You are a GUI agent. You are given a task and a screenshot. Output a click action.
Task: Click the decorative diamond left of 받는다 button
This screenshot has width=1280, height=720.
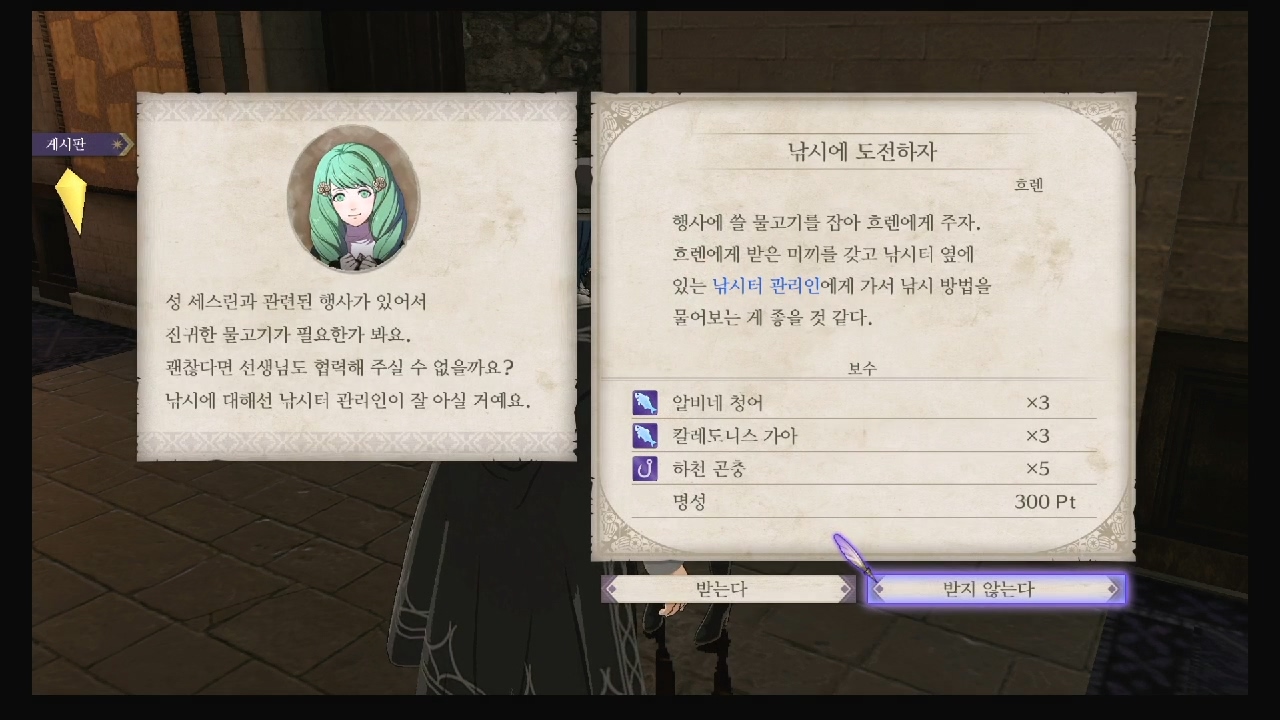[x=612, y=588]
